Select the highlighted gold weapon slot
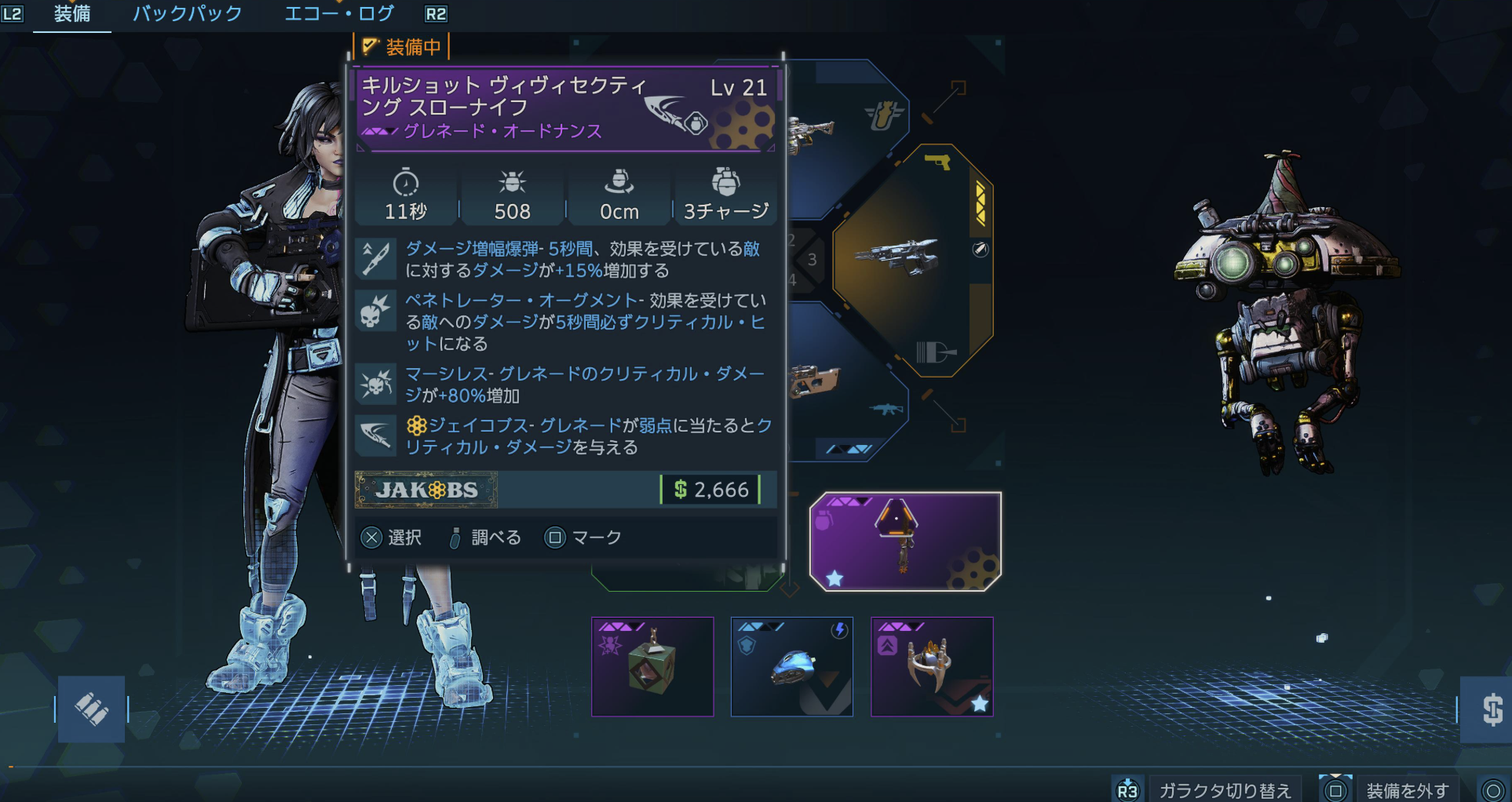The height and width of the screenshot is (802, 1512). [x=911, y=259]
